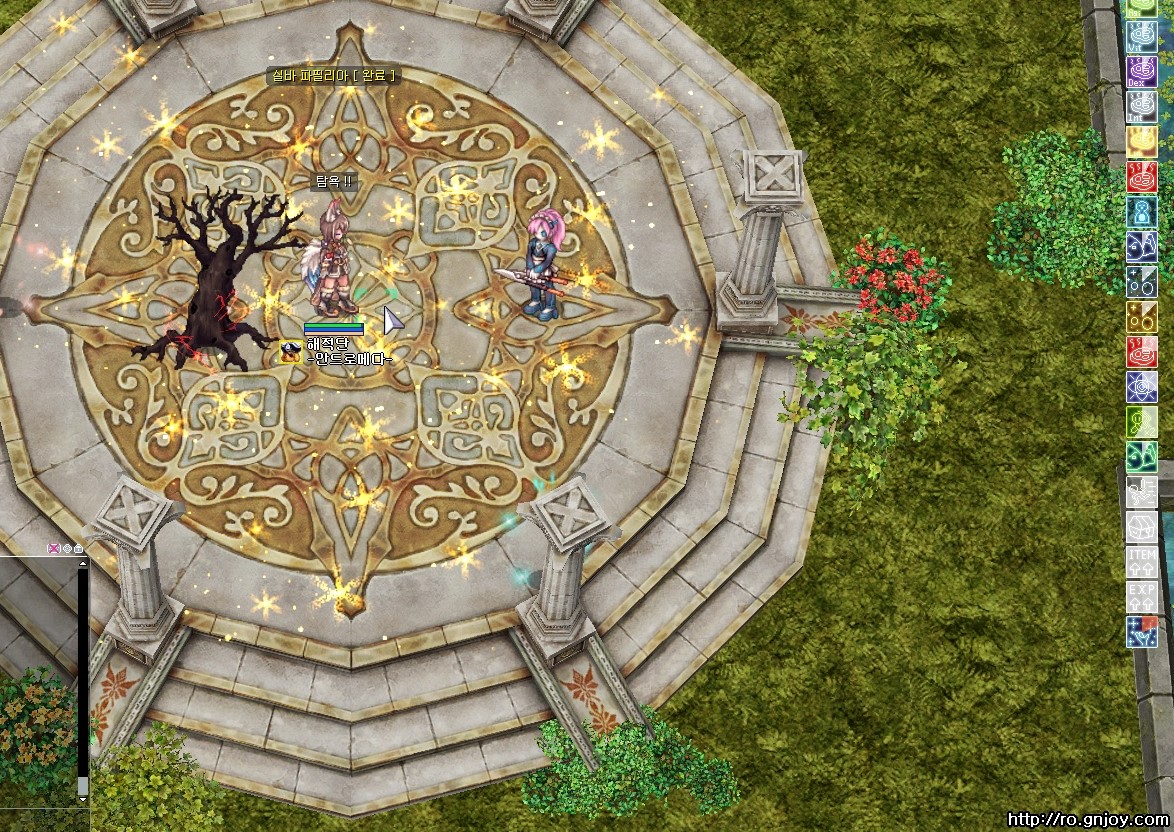Click the Vit food buff icon
The width and height of the screenshot is (1174, 832).
tap(1142, 37)
